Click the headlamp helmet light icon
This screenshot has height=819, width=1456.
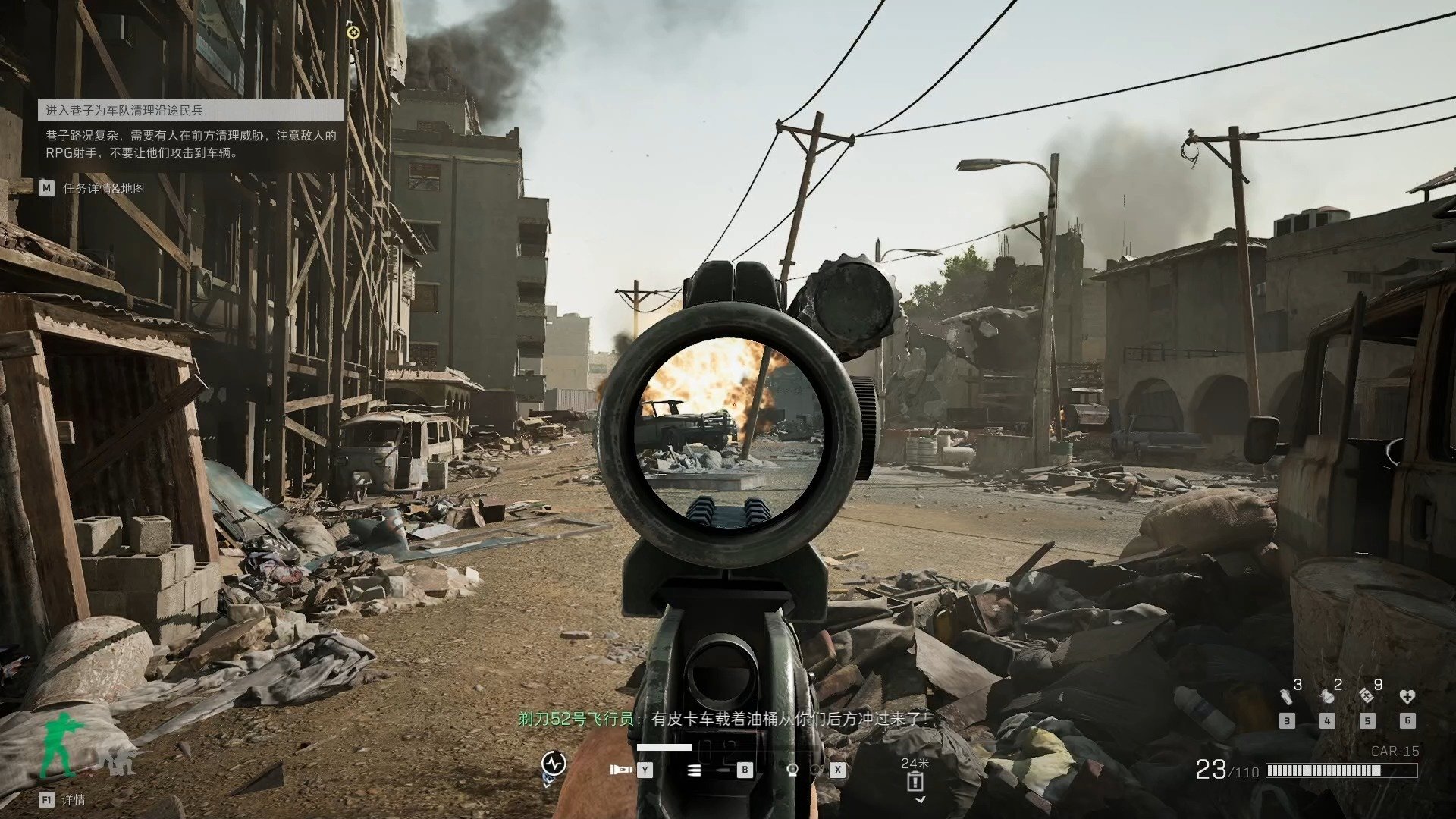[792, 770]
